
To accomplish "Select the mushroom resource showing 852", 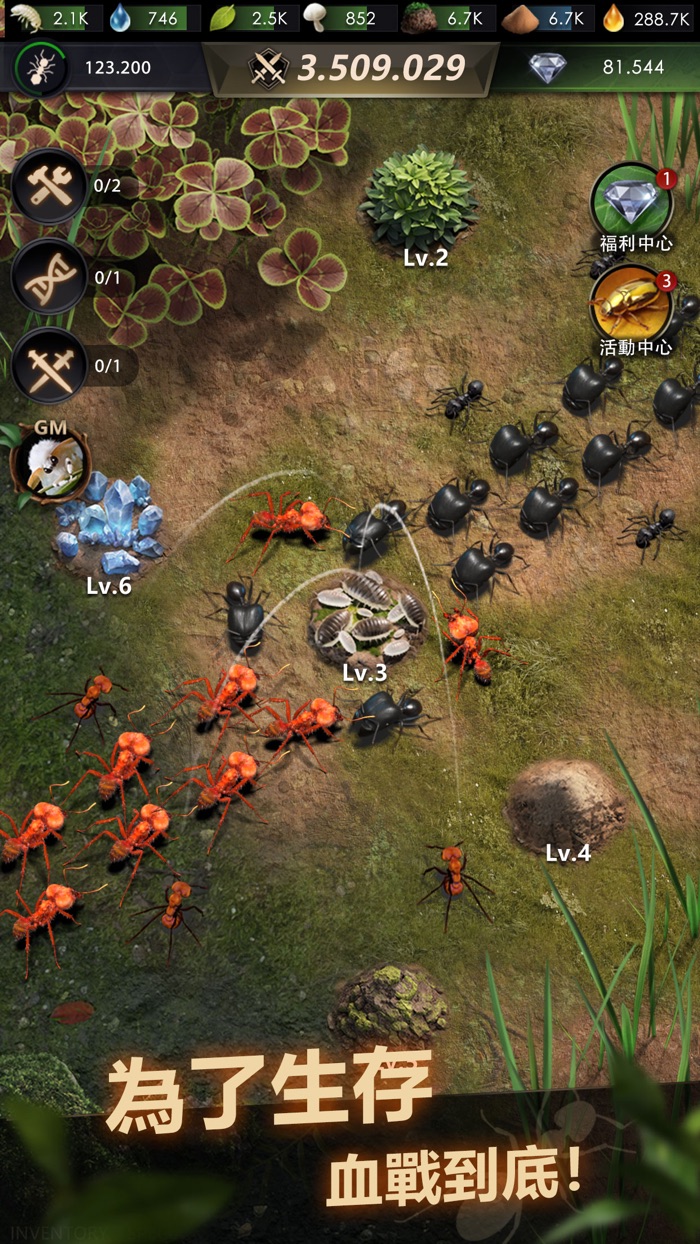I will tap(316, 17).
